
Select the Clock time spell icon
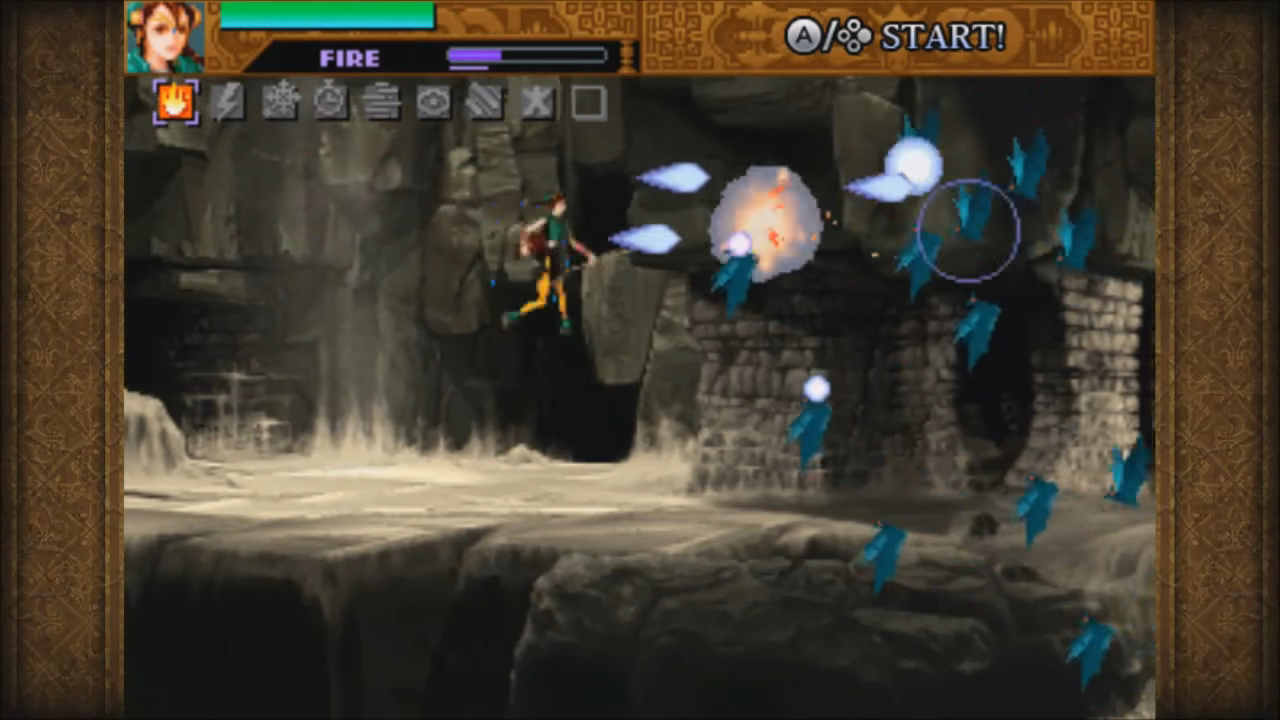tap(330, 103)
